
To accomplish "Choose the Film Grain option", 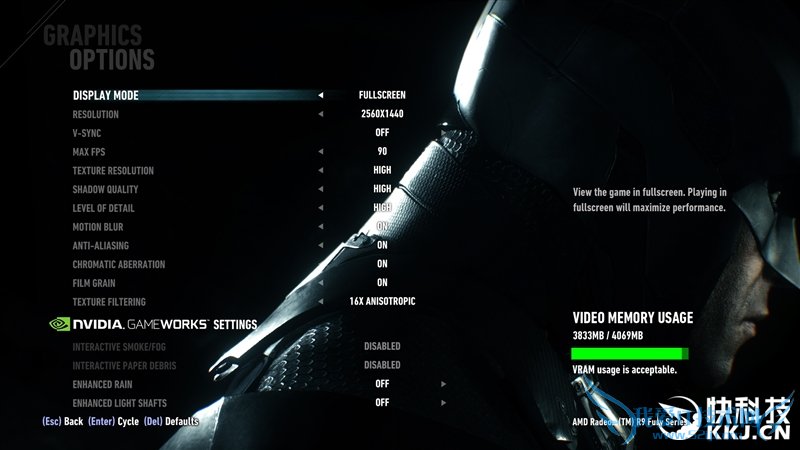I will click(x=94, y=283).
